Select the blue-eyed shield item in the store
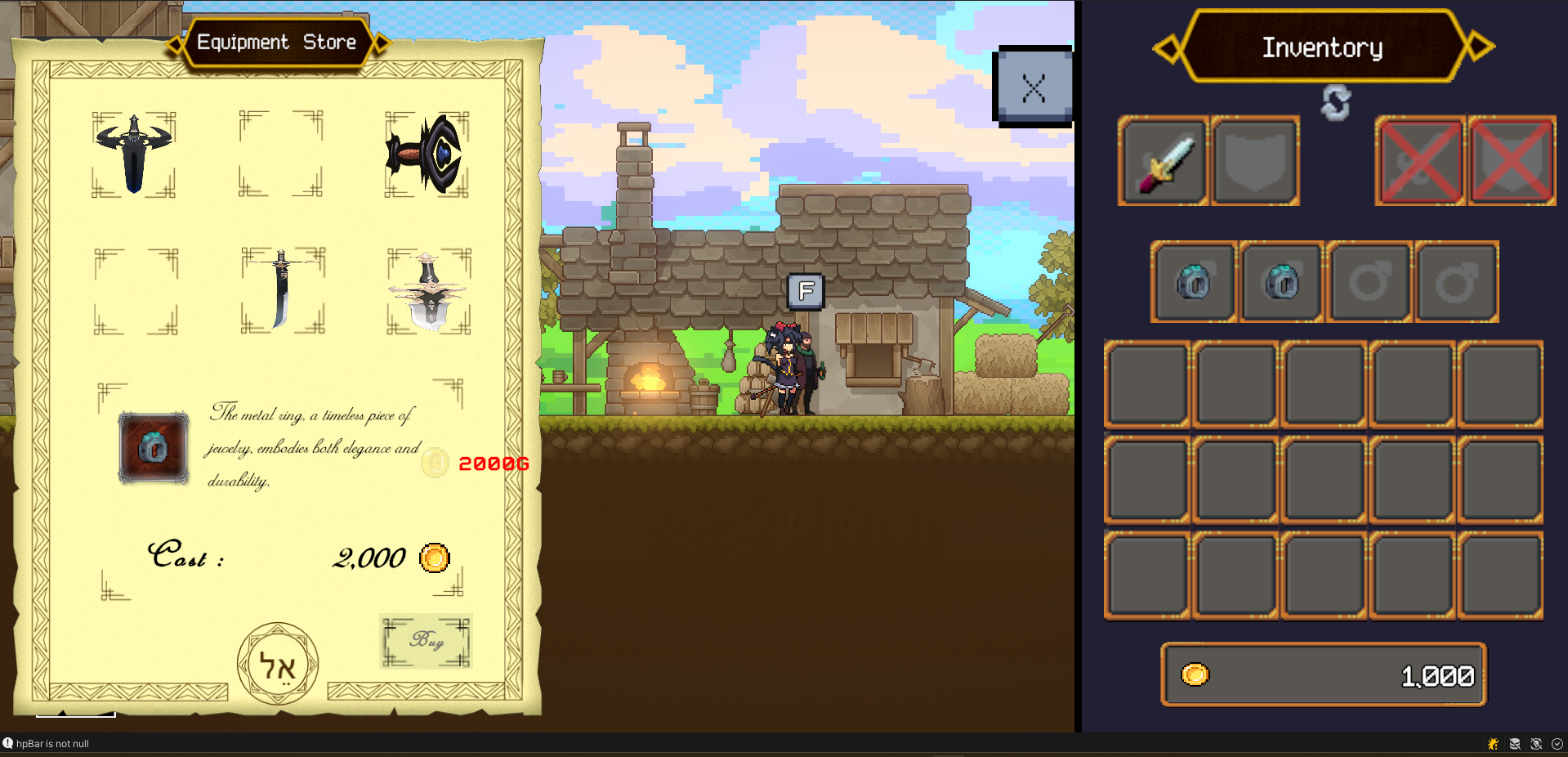This screenshot has width=1568, height=757. coord(425,154)
